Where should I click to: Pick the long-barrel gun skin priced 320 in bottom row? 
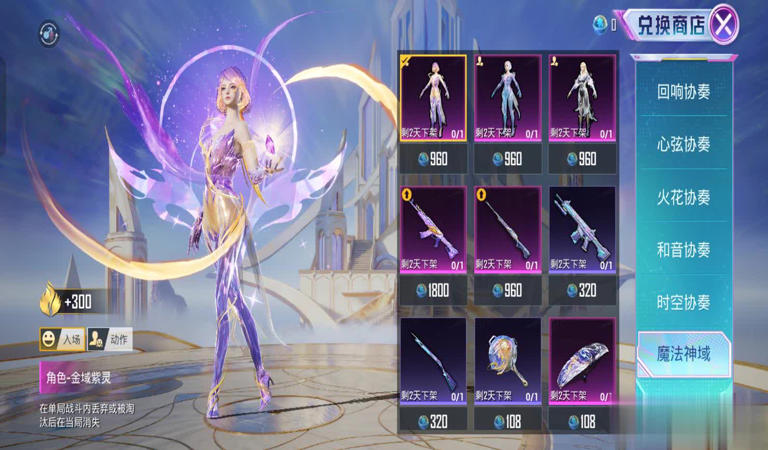point(433,362)
